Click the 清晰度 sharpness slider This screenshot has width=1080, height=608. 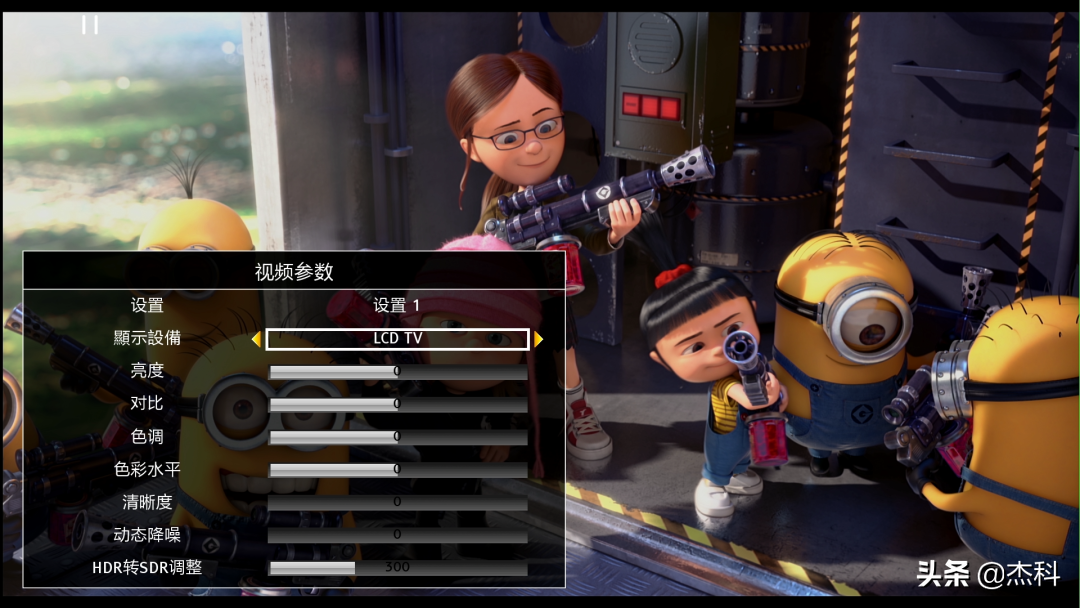click(x=397, y=502)
